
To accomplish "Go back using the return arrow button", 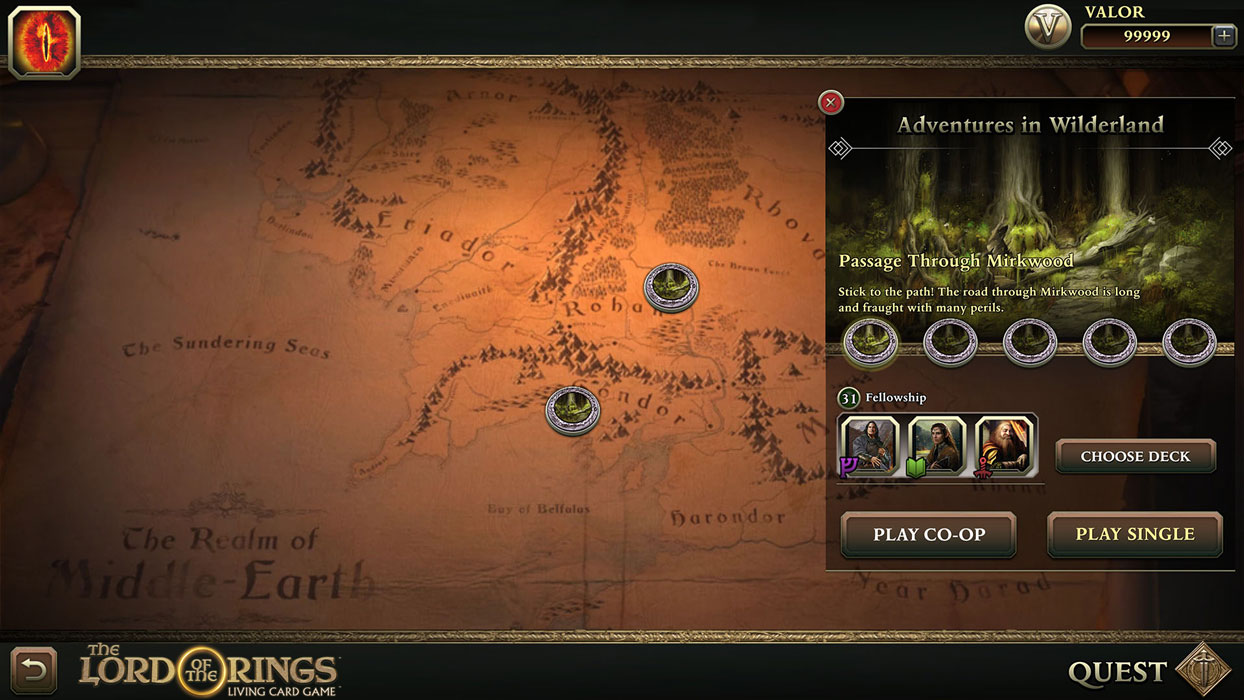I will pyautogui.click(x=33, y=670).
